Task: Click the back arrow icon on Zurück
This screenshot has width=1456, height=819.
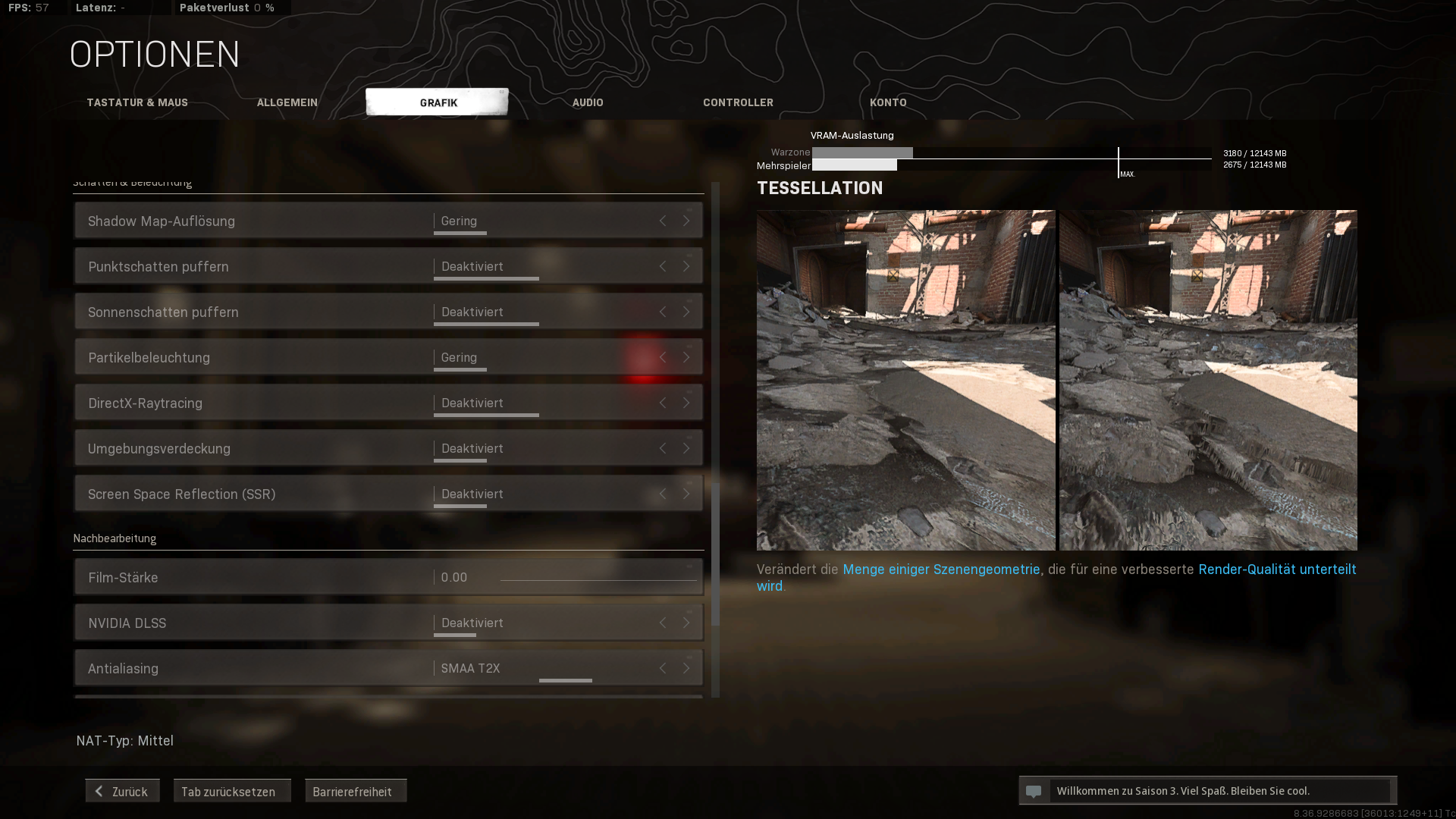Action: (98, 790)
